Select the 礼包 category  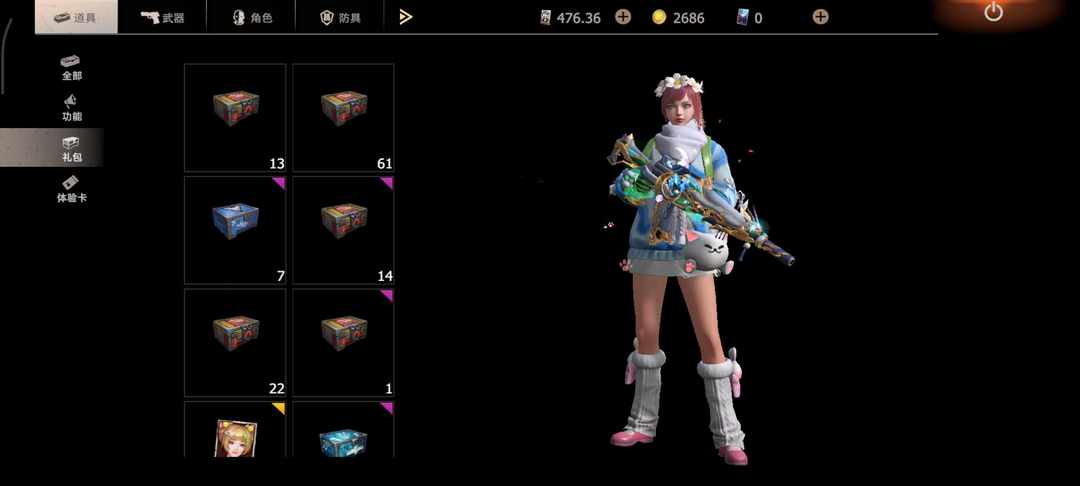pos(71,149)
